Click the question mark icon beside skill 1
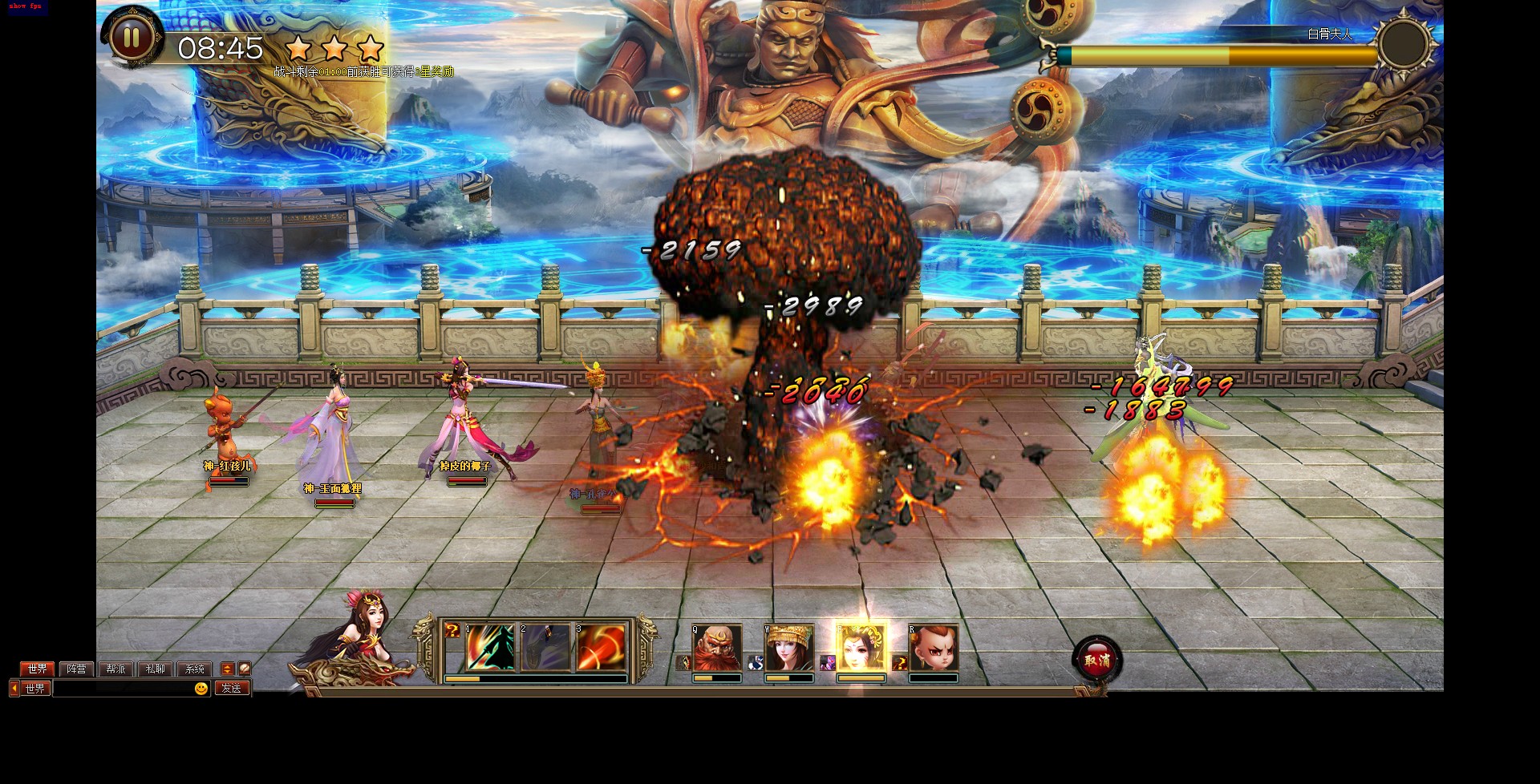1540x784 pixels. [x=452, y=631]
